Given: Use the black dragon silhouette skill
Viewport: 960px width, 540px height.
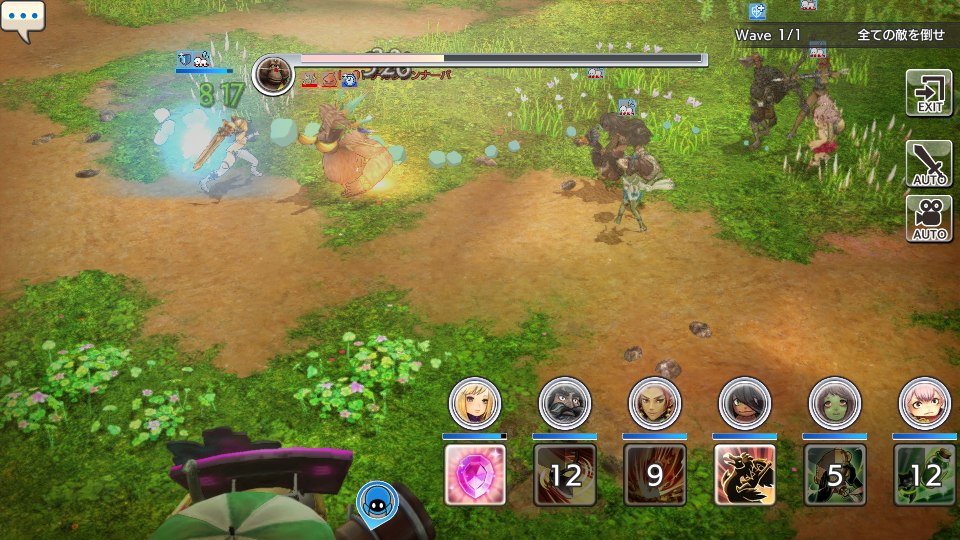Looking at the screenshot, I should click(745, 474).
